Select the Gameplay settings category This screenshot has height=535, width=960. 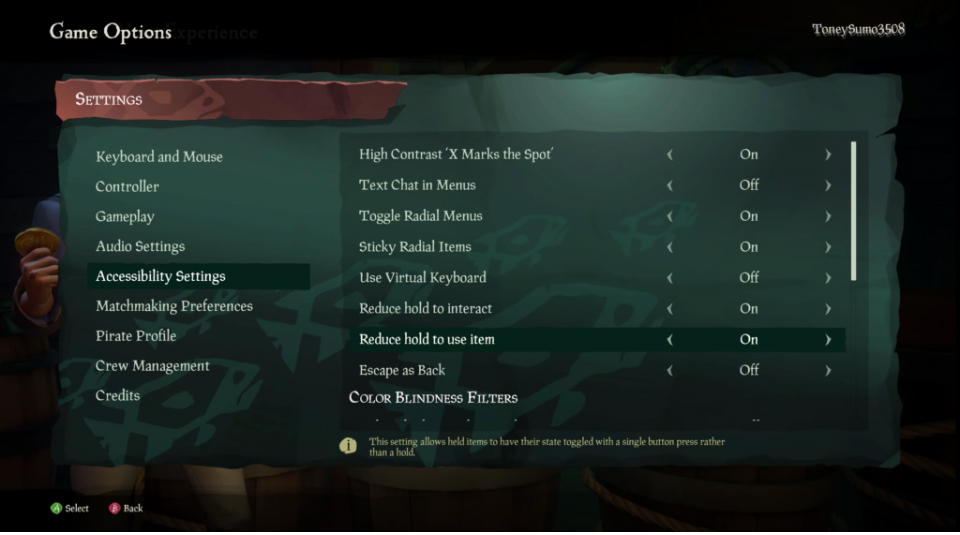pyautogui.click(x=125, y=217)
